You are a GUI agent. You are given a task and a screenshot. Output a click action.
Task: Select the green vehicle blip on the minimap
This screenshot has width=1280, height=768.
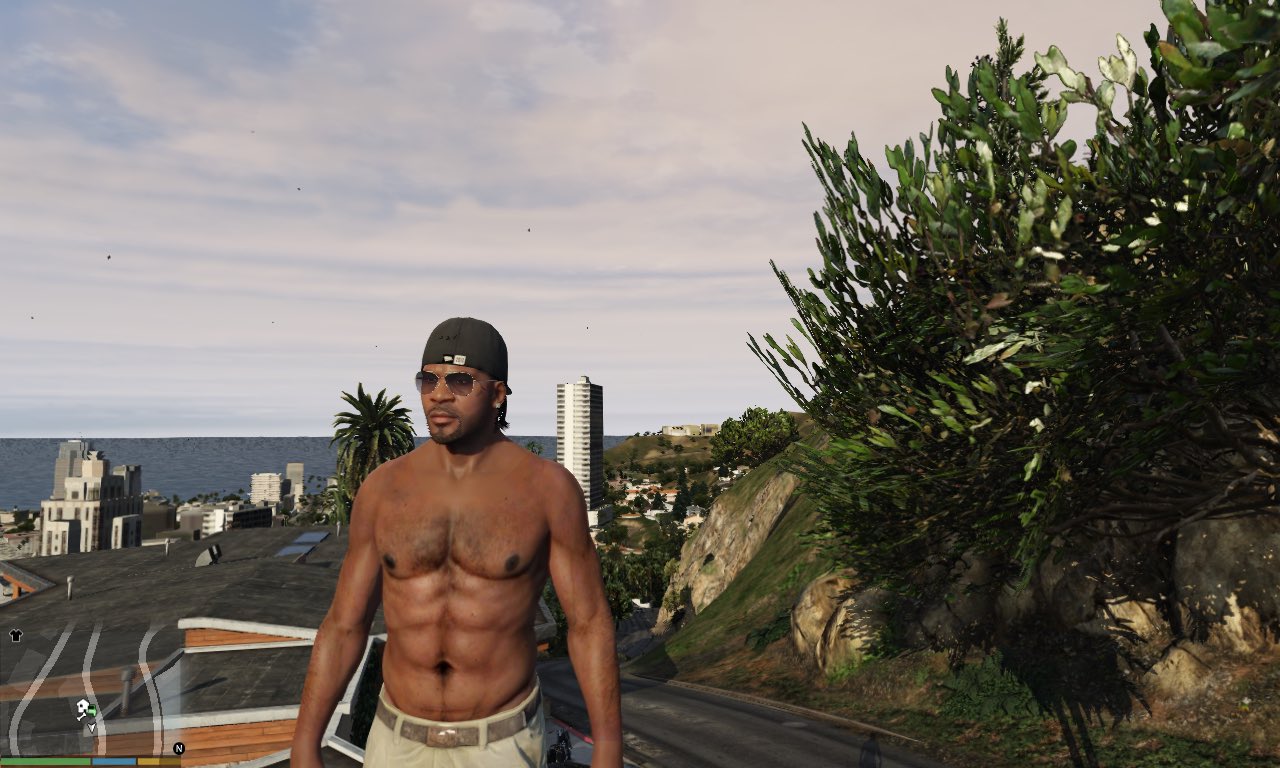click(93, 709)
